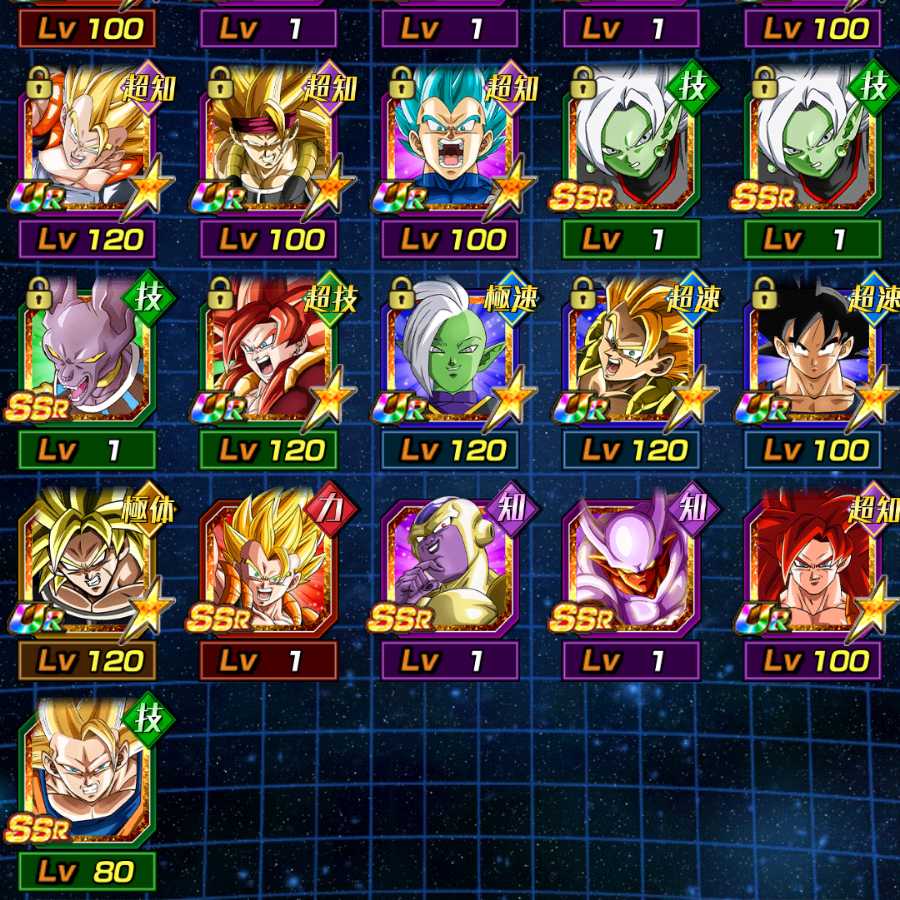The height and width of the screenshot is (900, 900).
Task: Select the Beerus SSR card
Action: click(x=87, y=352)
